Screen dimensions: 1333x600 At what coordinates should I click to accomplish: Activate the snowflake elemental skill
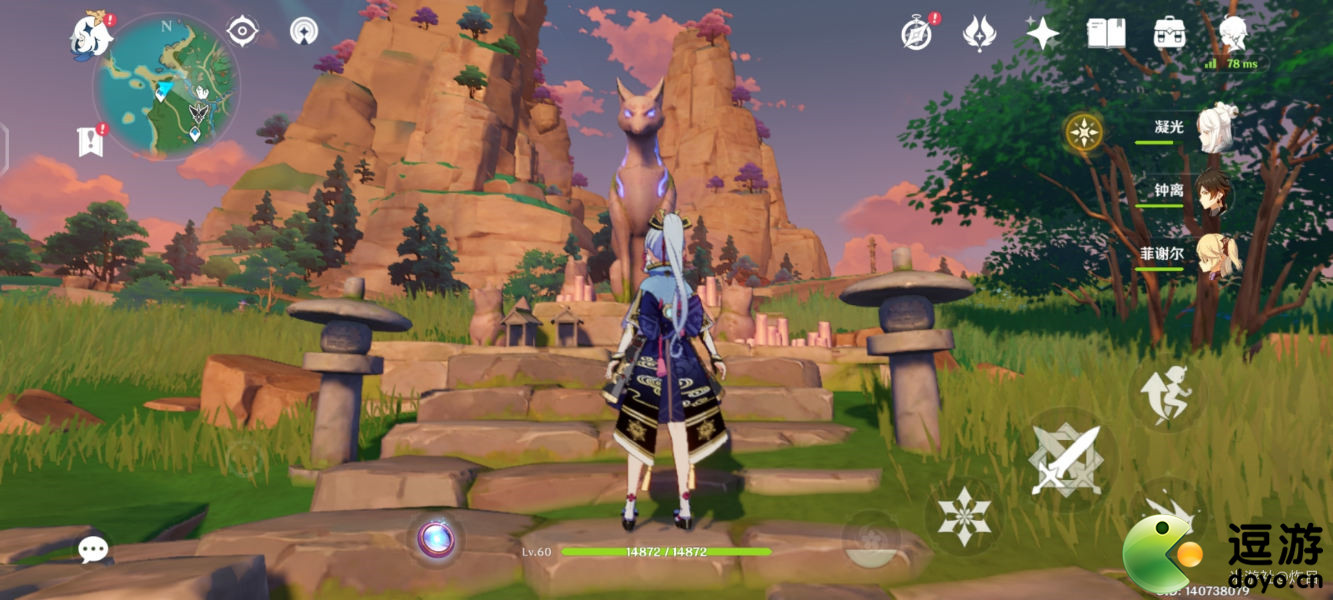[963, 517]
